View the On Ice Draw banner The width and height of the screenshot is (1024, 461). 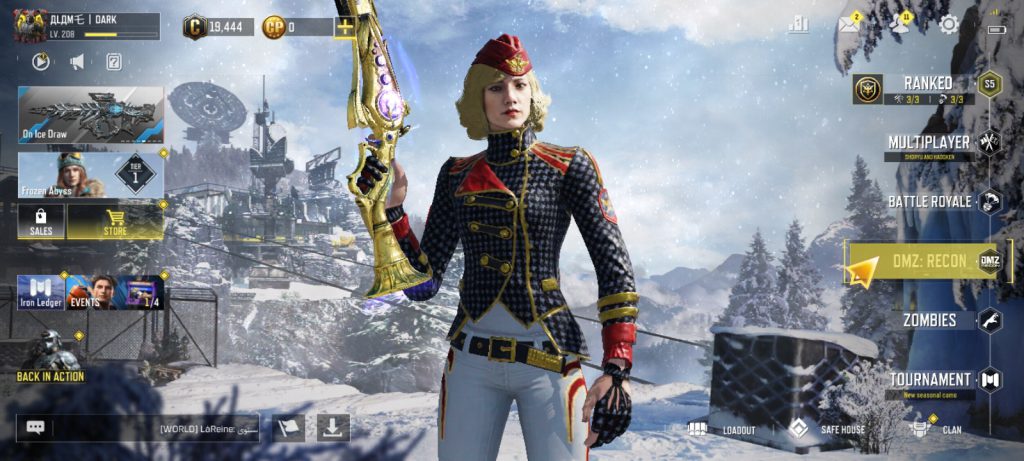(90, 114)
